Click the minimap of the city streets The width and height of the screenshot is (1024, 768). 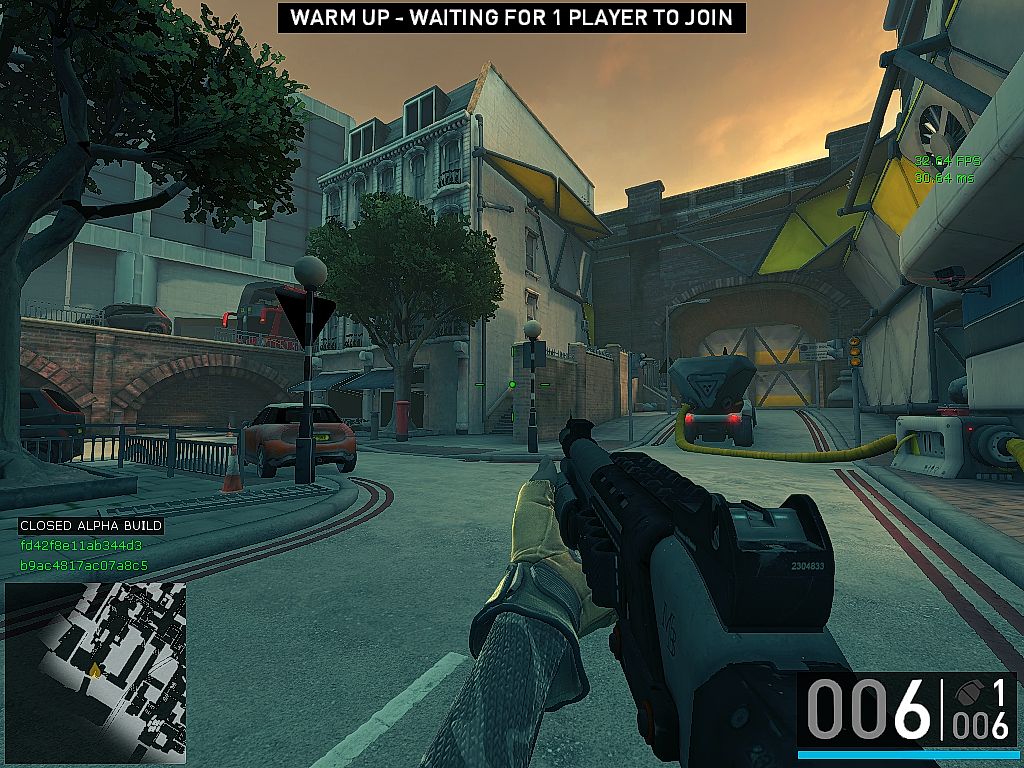click(95, 672)
